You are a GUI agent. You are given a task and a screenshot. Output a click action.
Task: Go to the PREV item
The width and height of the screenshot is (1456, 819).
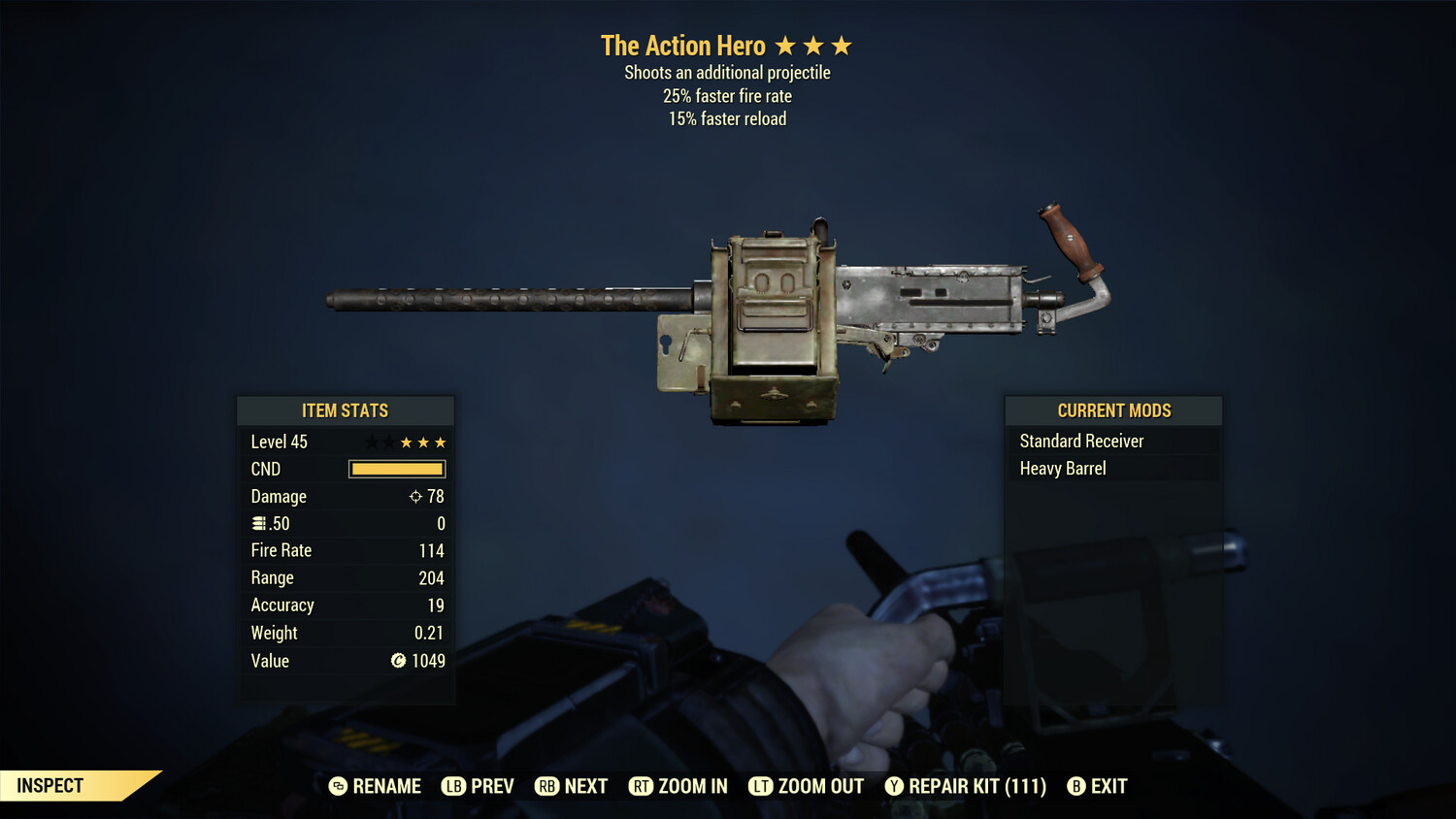479,786
